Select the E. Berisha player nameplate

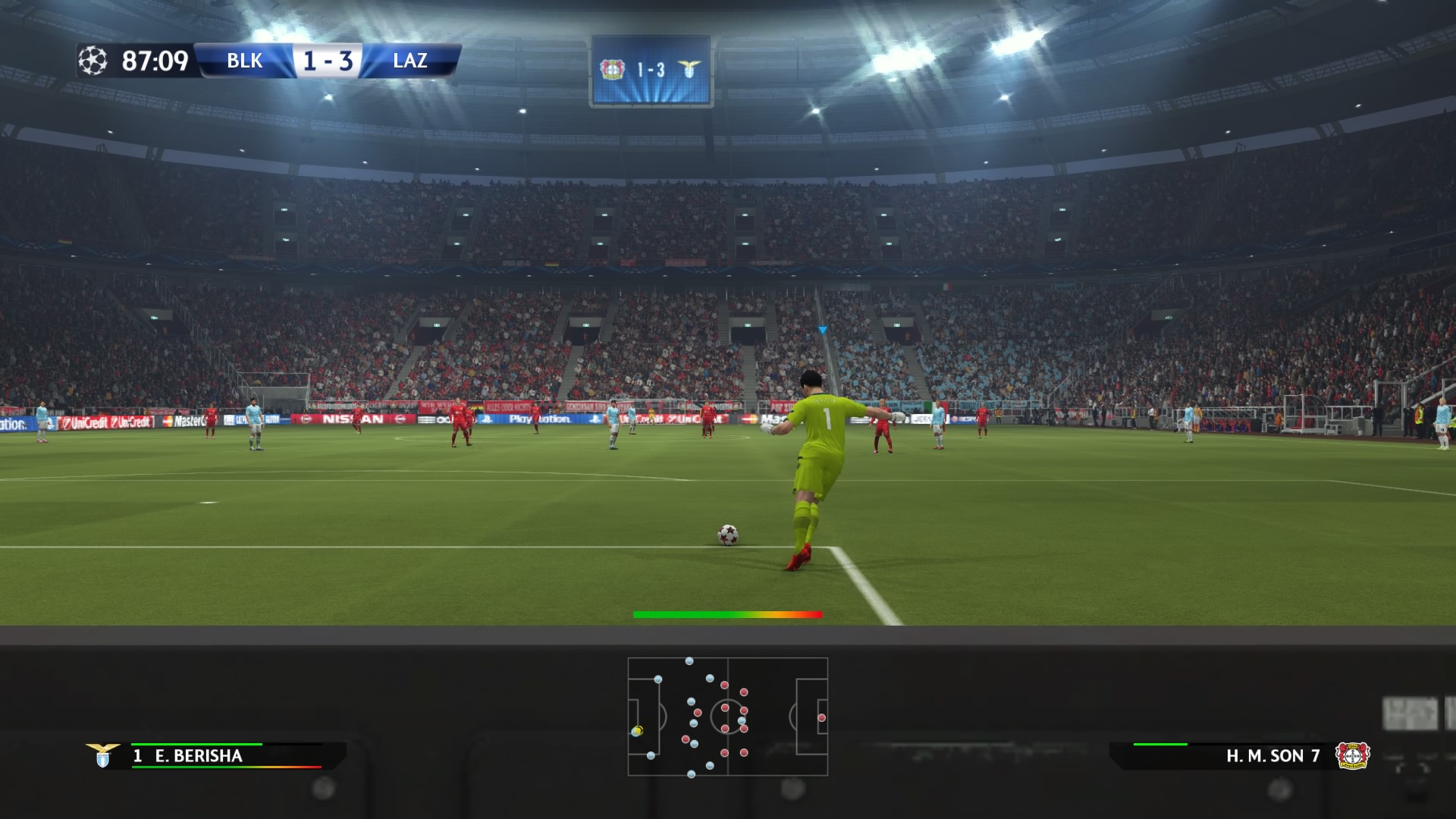(x=198, y=756)
